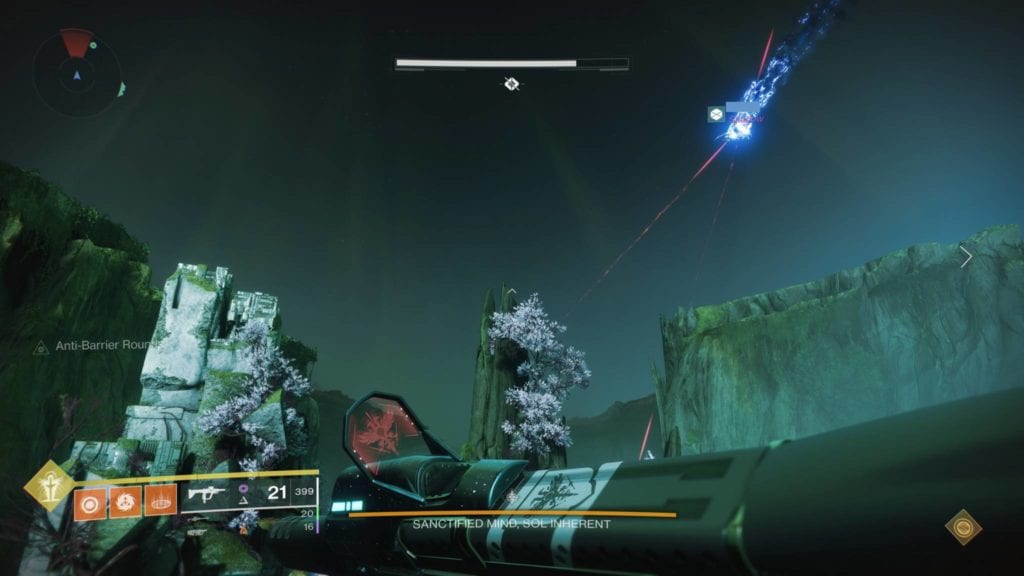Select the equipped auto rifle weapon icon
The width and height of the screenshot is (1024, 576).
point(204,493)
